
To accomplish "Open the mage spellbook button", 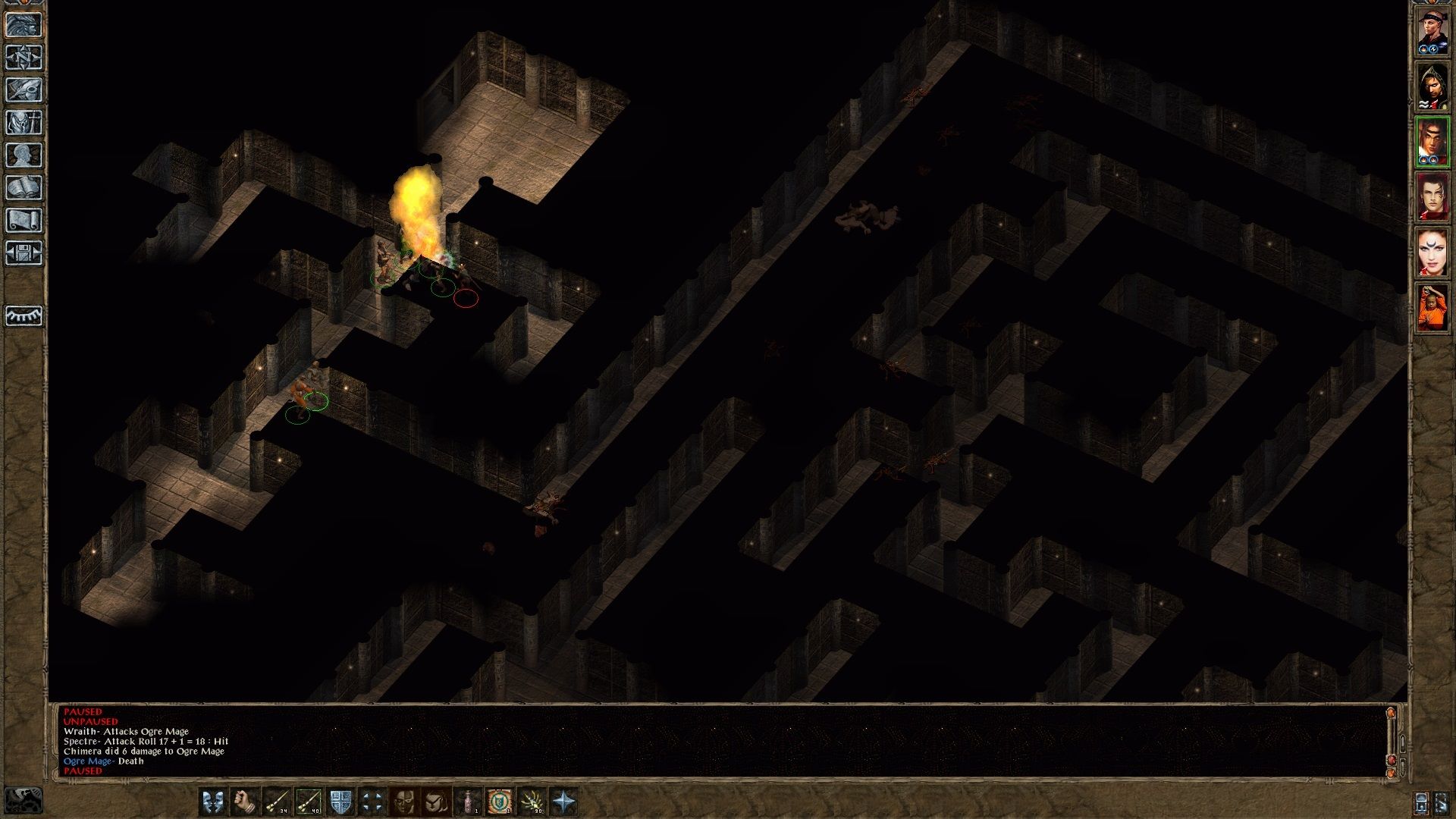I will 24,188.
